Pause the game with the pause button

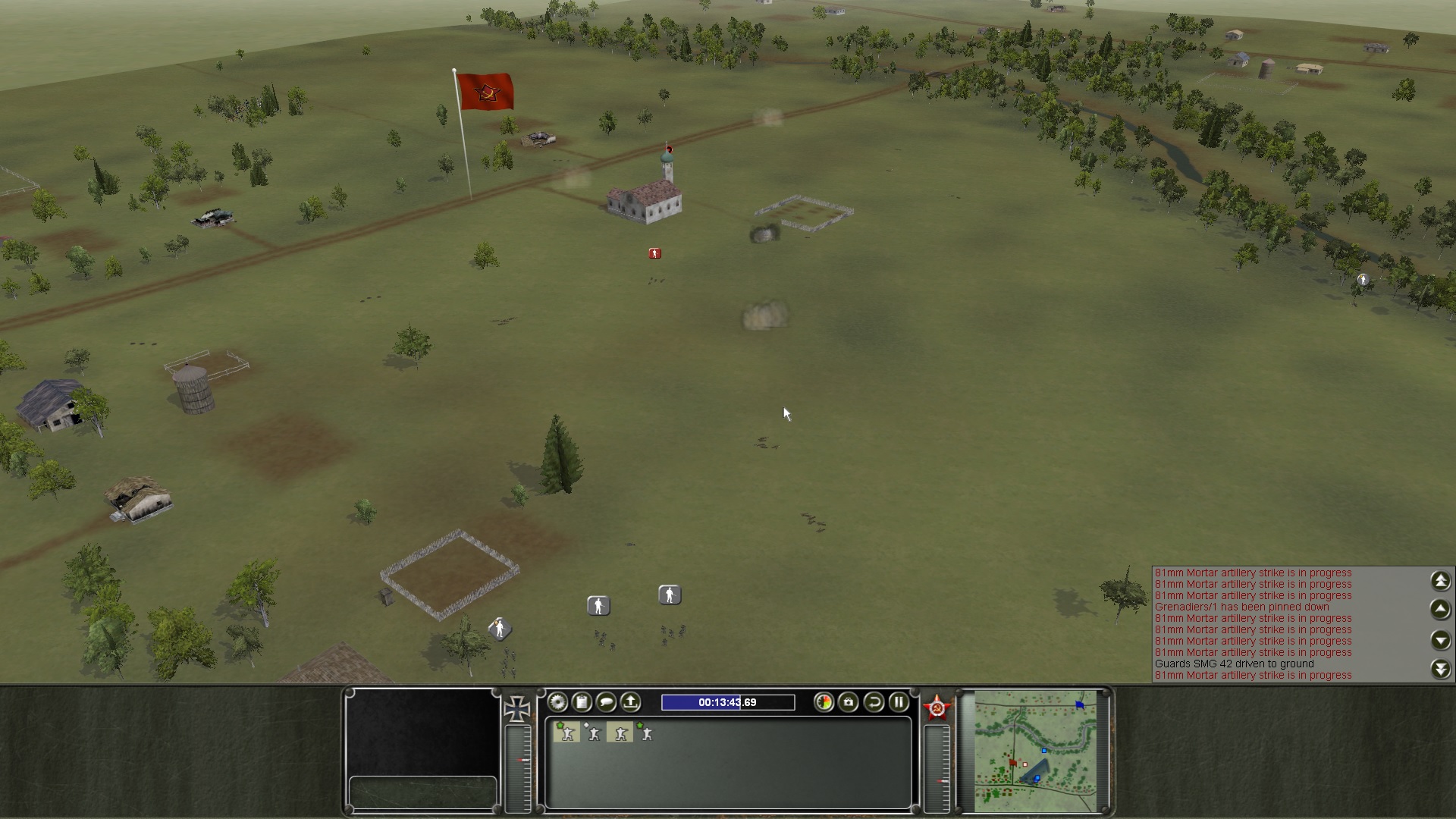pyautogui.click(x=899, y=702)
